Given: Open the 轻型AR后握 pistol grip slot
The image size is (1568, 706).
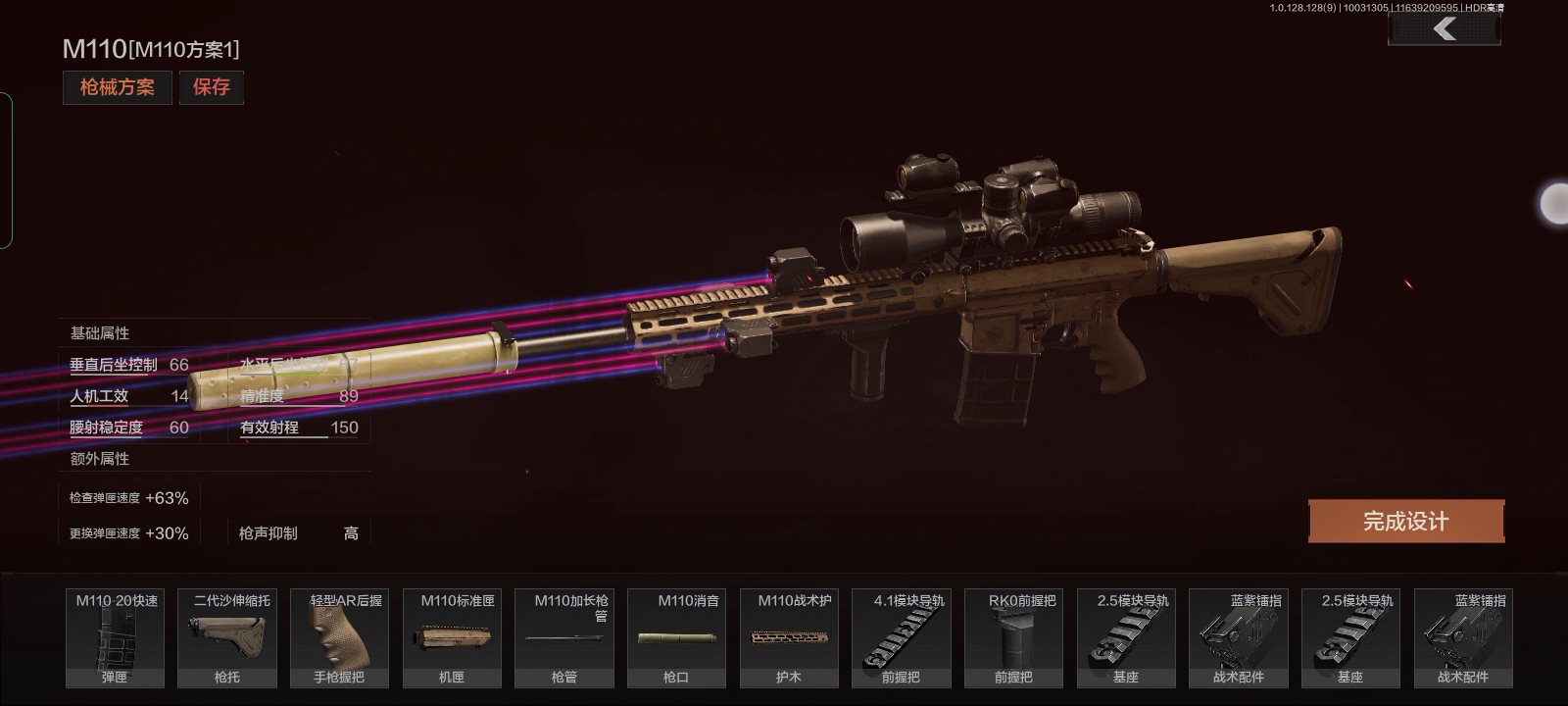Looking at the screenshot, I should point(339,637).
